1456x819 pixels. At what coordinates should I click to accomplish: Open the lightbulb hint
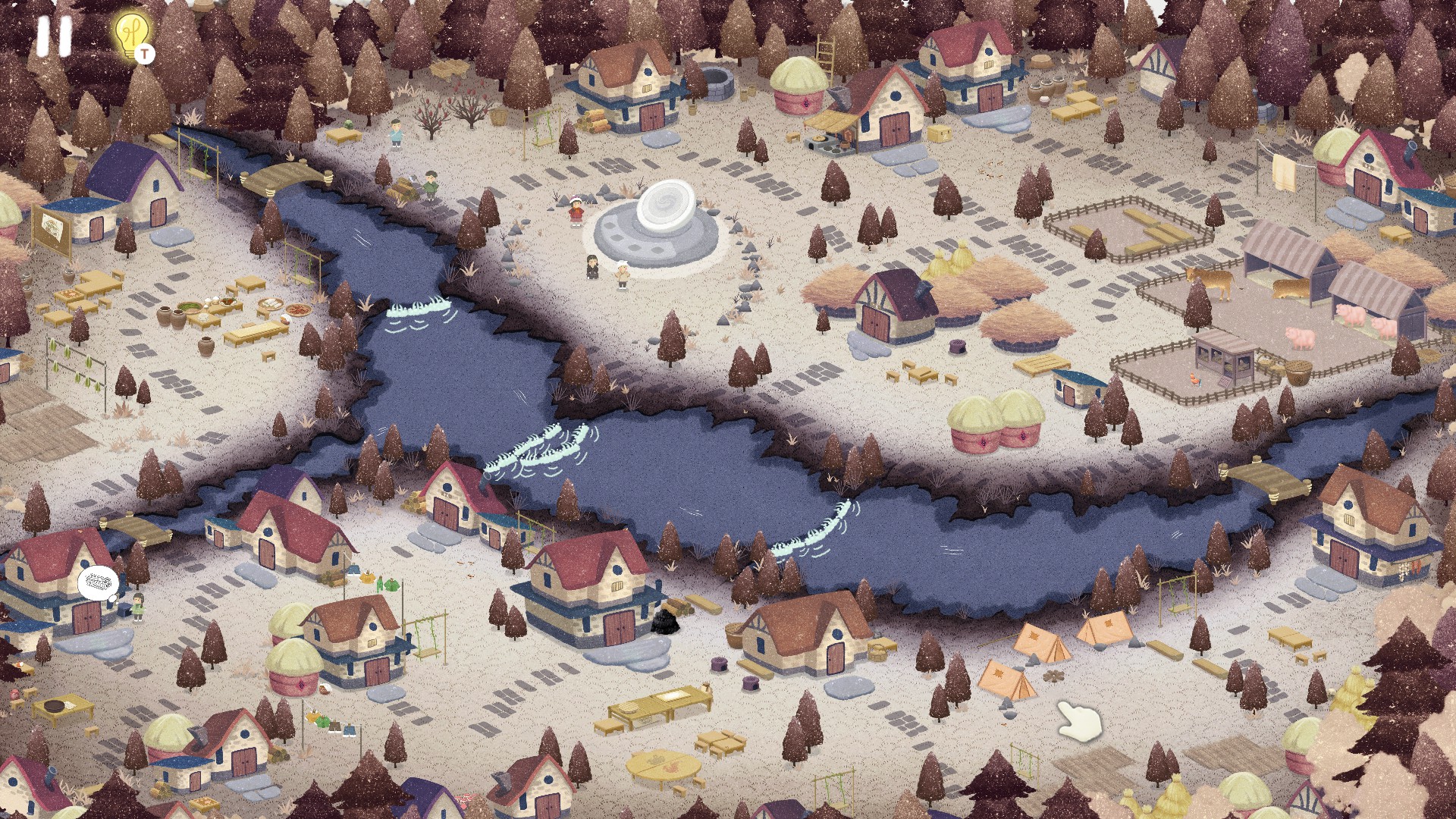click(132, 34)
